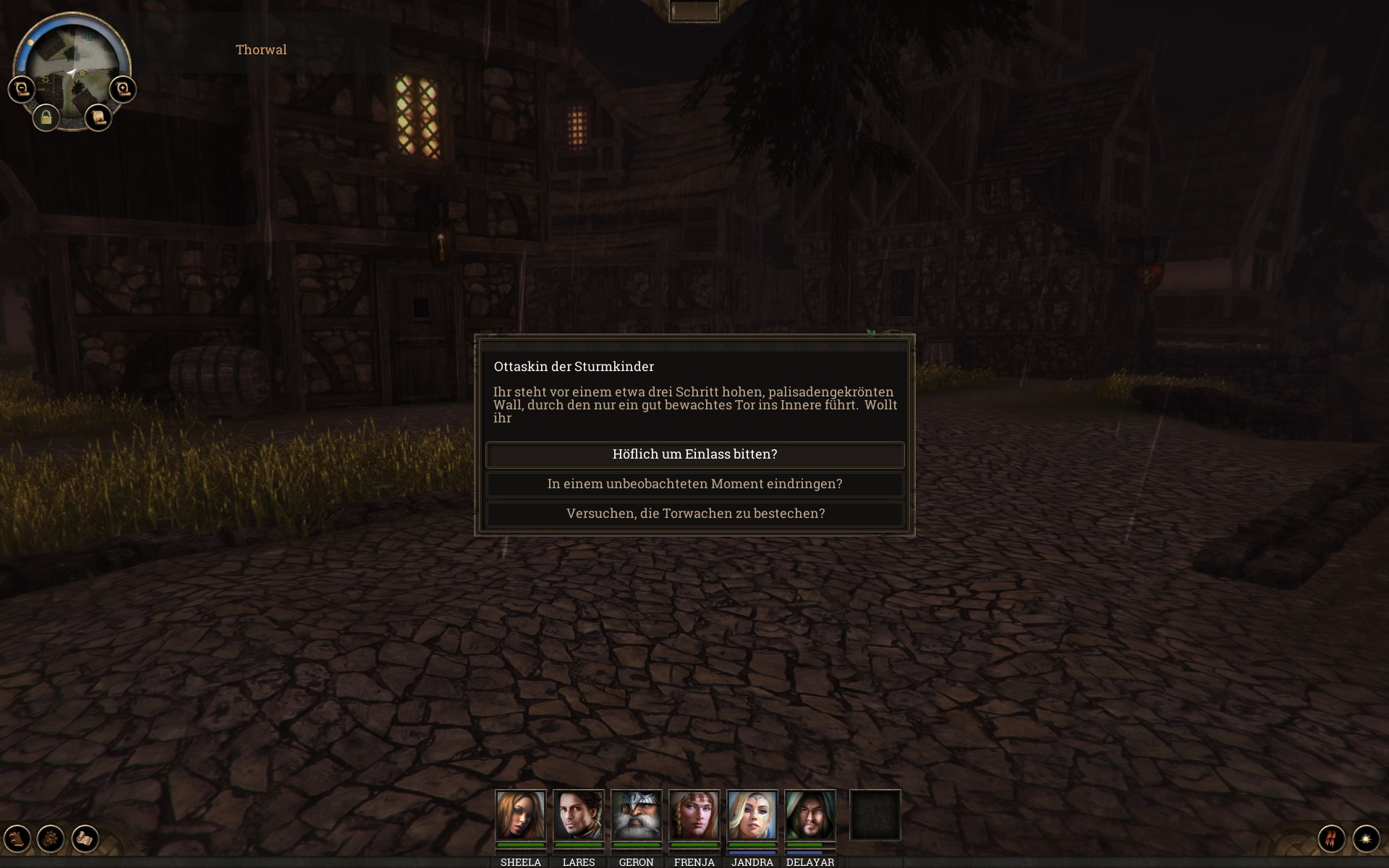
Task: Zoom in the minimap with plus scroll
Action: [x=123, y=90]
